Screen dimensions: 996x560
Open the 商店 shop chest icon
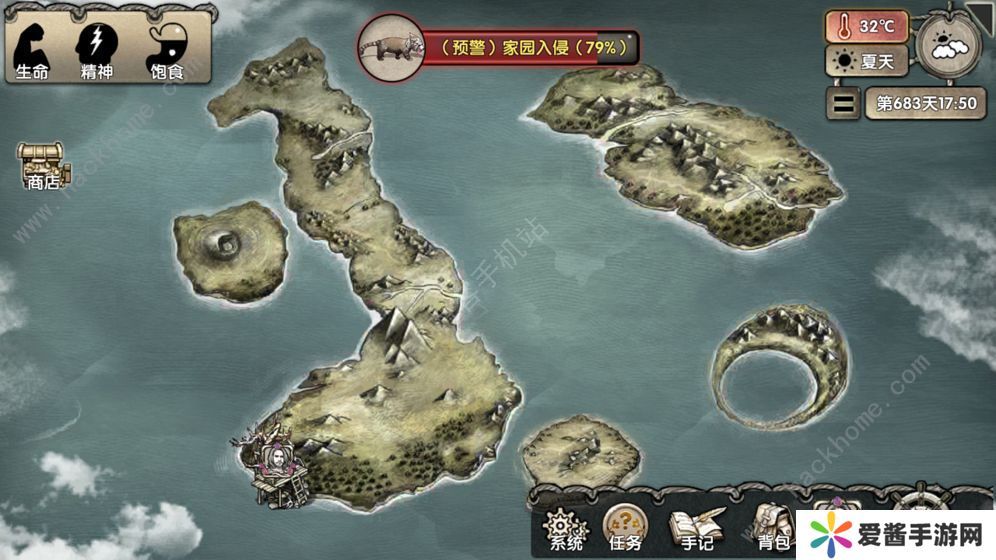(x=42, y=165)
